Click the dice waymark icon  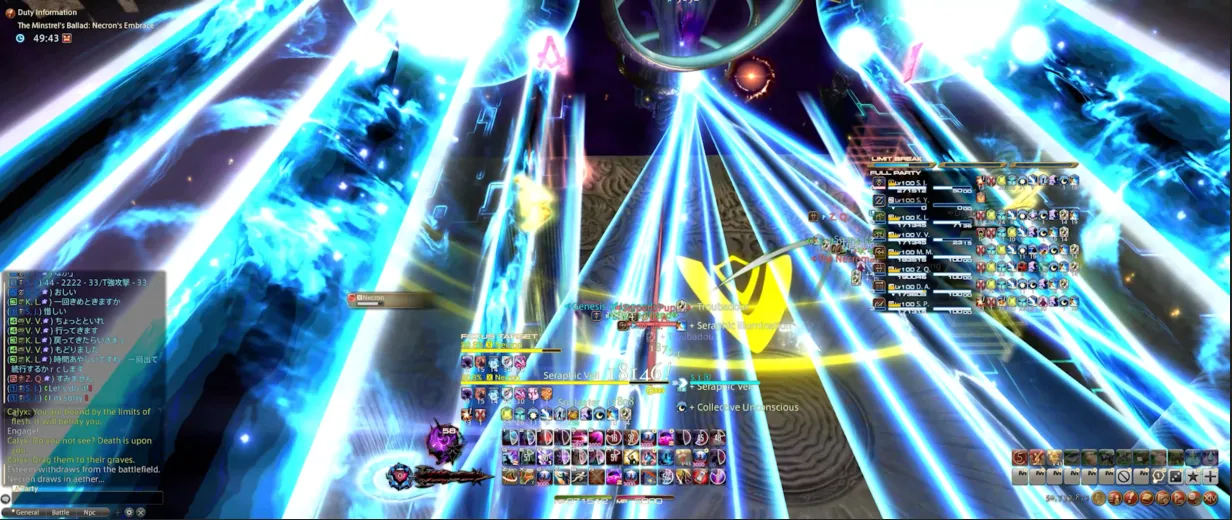point(1176,477)
